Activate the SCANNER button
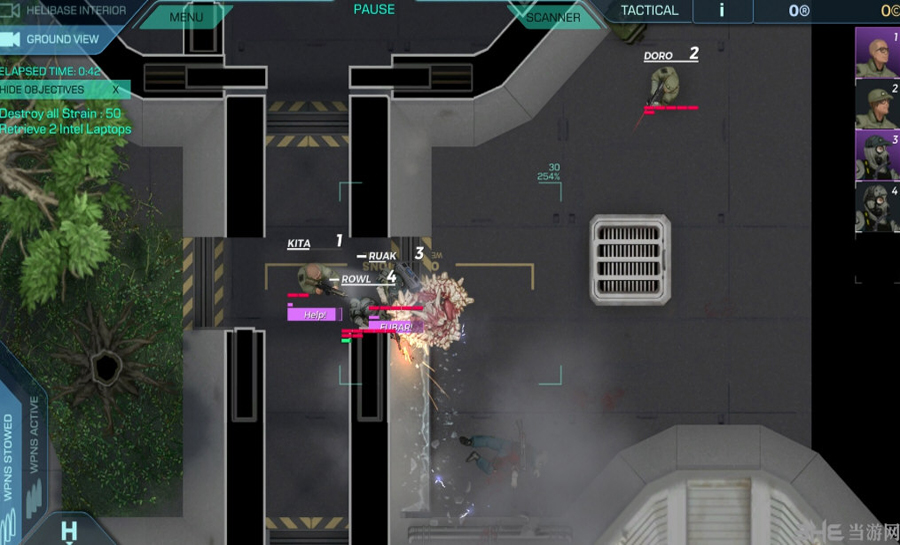The height and width of the screenshot is (545, 900). (553, 17)
